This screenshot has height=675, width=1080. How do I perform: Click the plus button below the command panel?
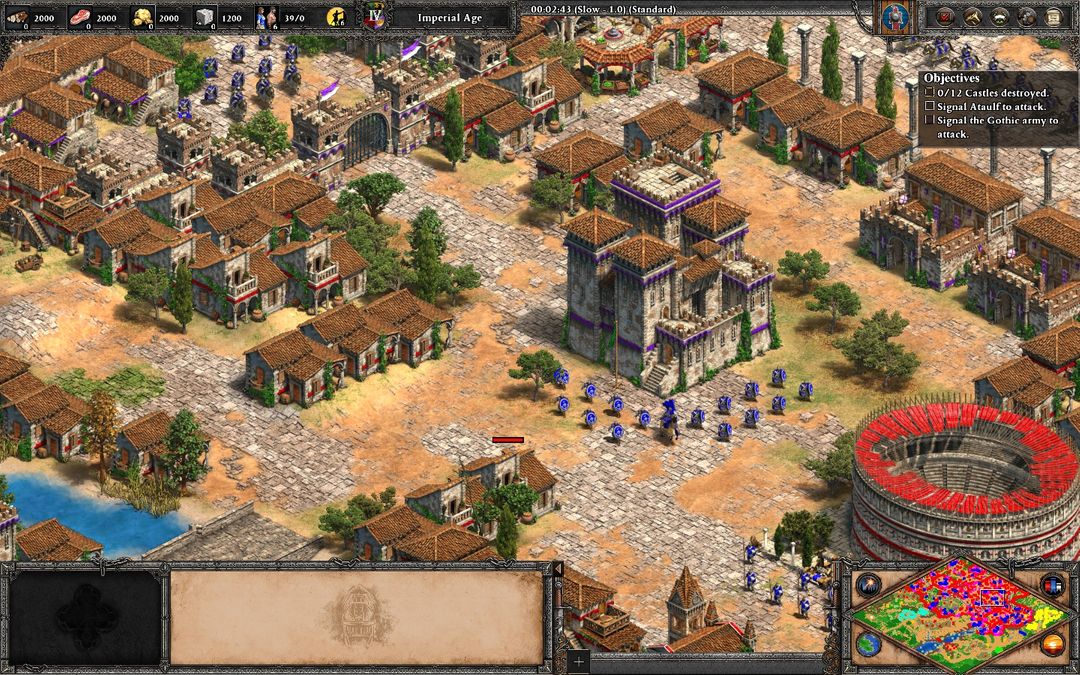pyautogui.click(x=577, y=661)
